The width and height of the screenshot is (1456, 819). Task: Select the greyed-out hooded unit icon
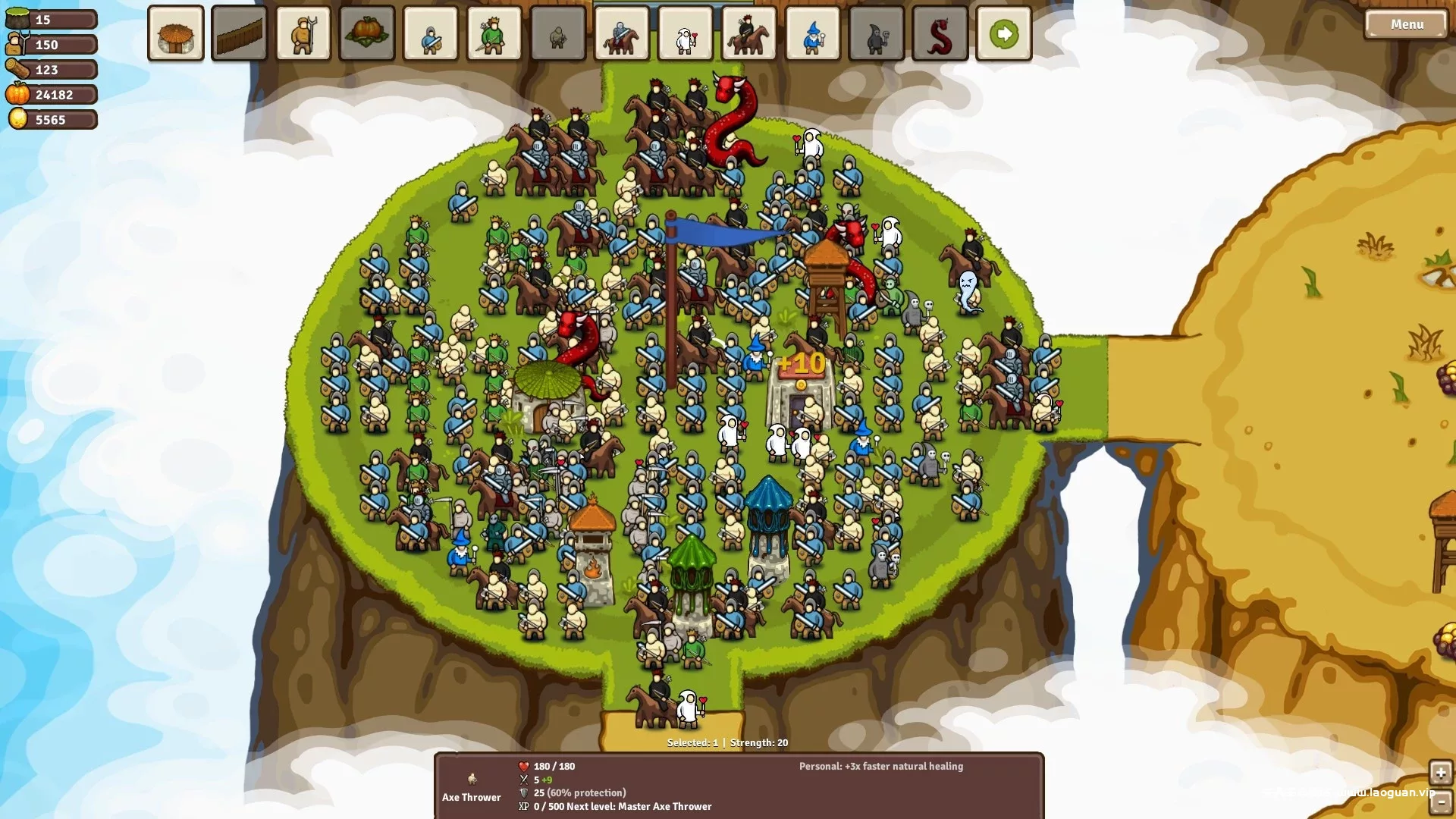pos(558,34)
